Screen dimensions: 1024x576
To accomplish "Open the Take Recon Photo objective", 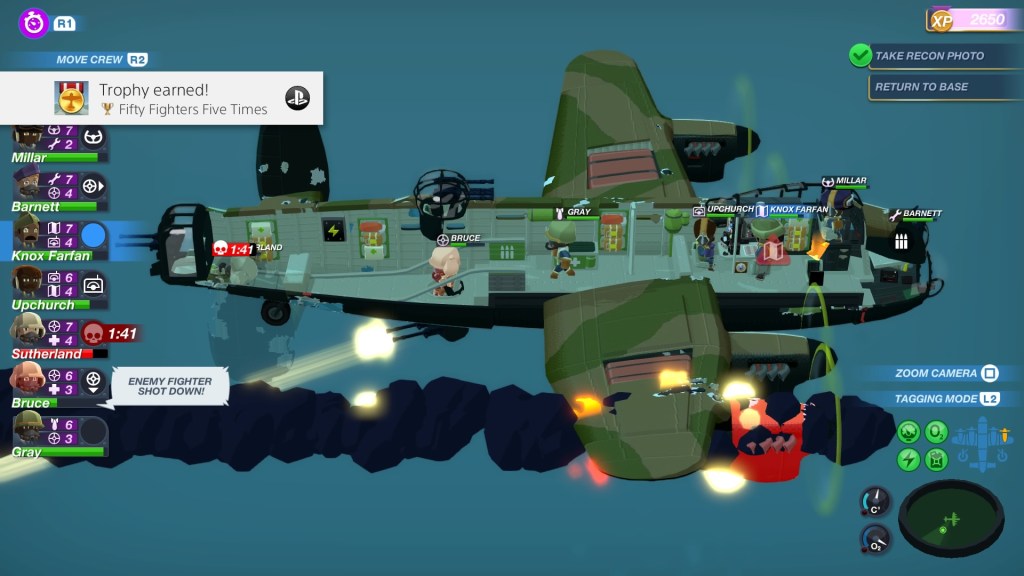I will 929,56.
